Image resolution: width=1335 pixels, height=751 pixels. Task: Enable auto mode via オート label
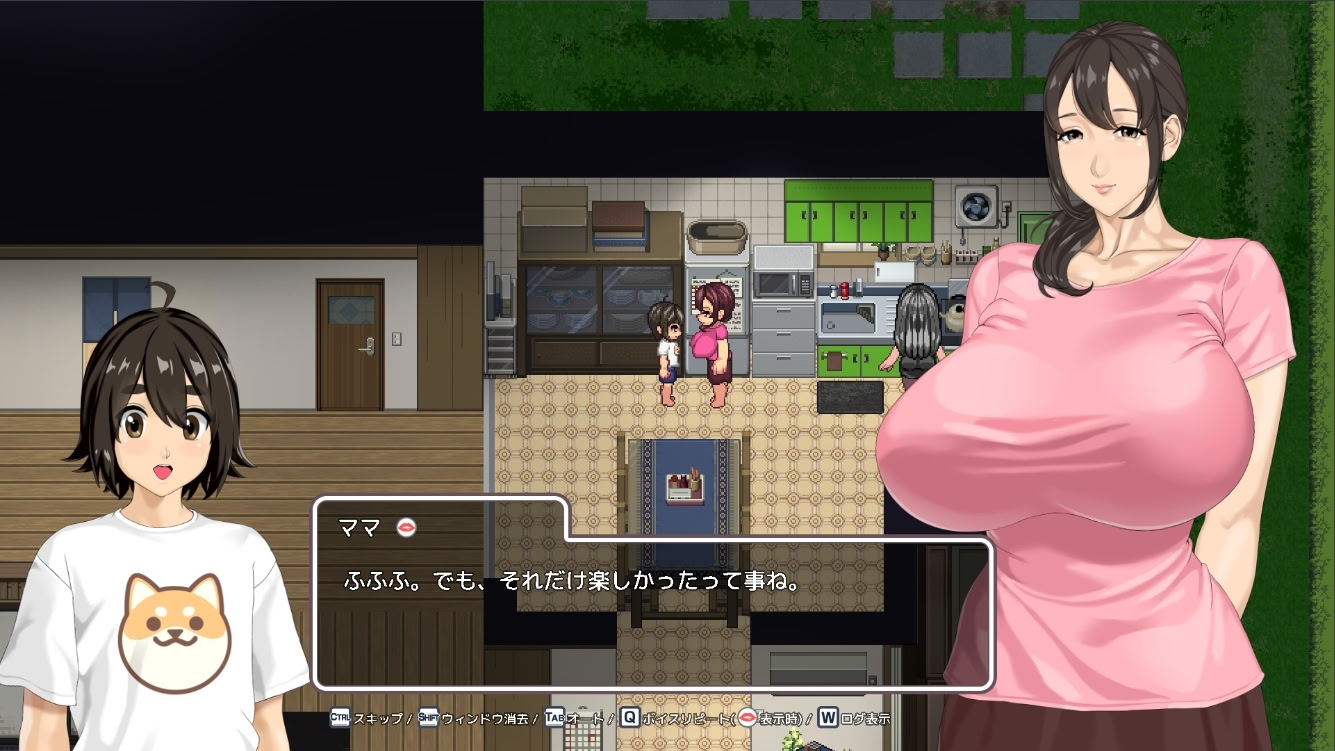point(587,716)
